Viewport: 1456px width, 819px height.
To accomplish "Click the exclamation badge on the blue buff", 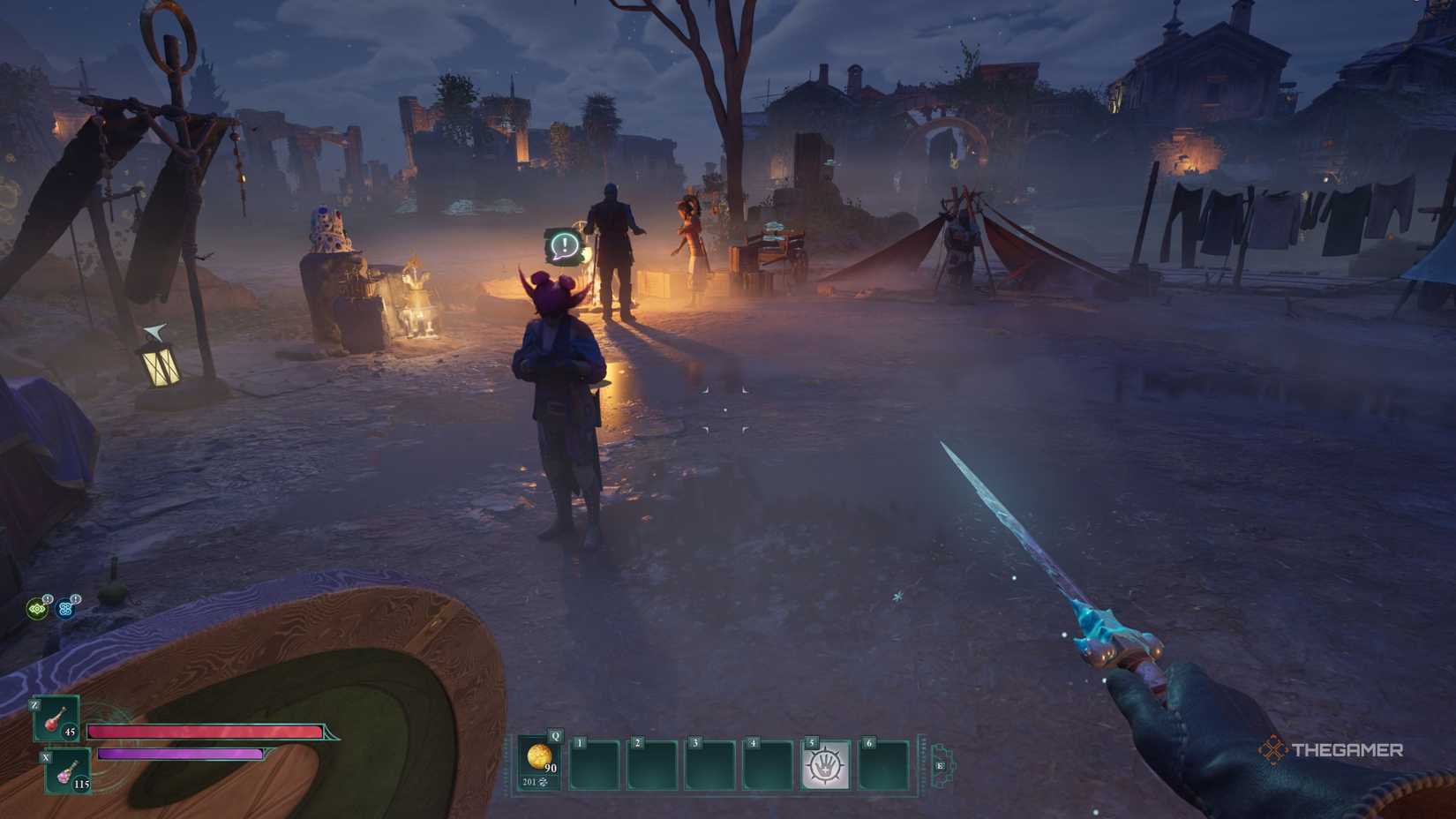I will point(76,598).
